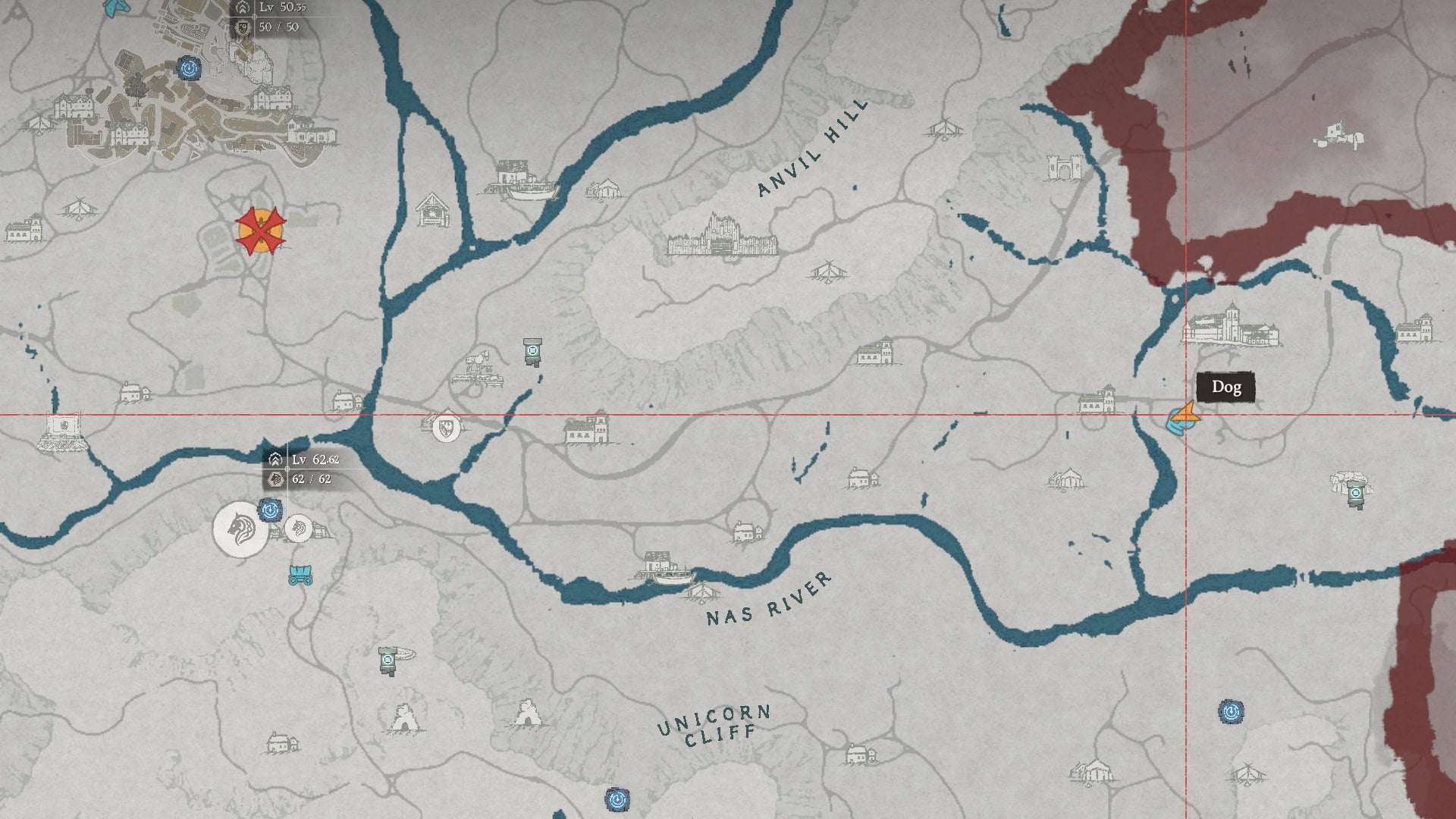Click the smaller horse ranch icon
Screen dimensions: 1456x819
pos(299,529)
